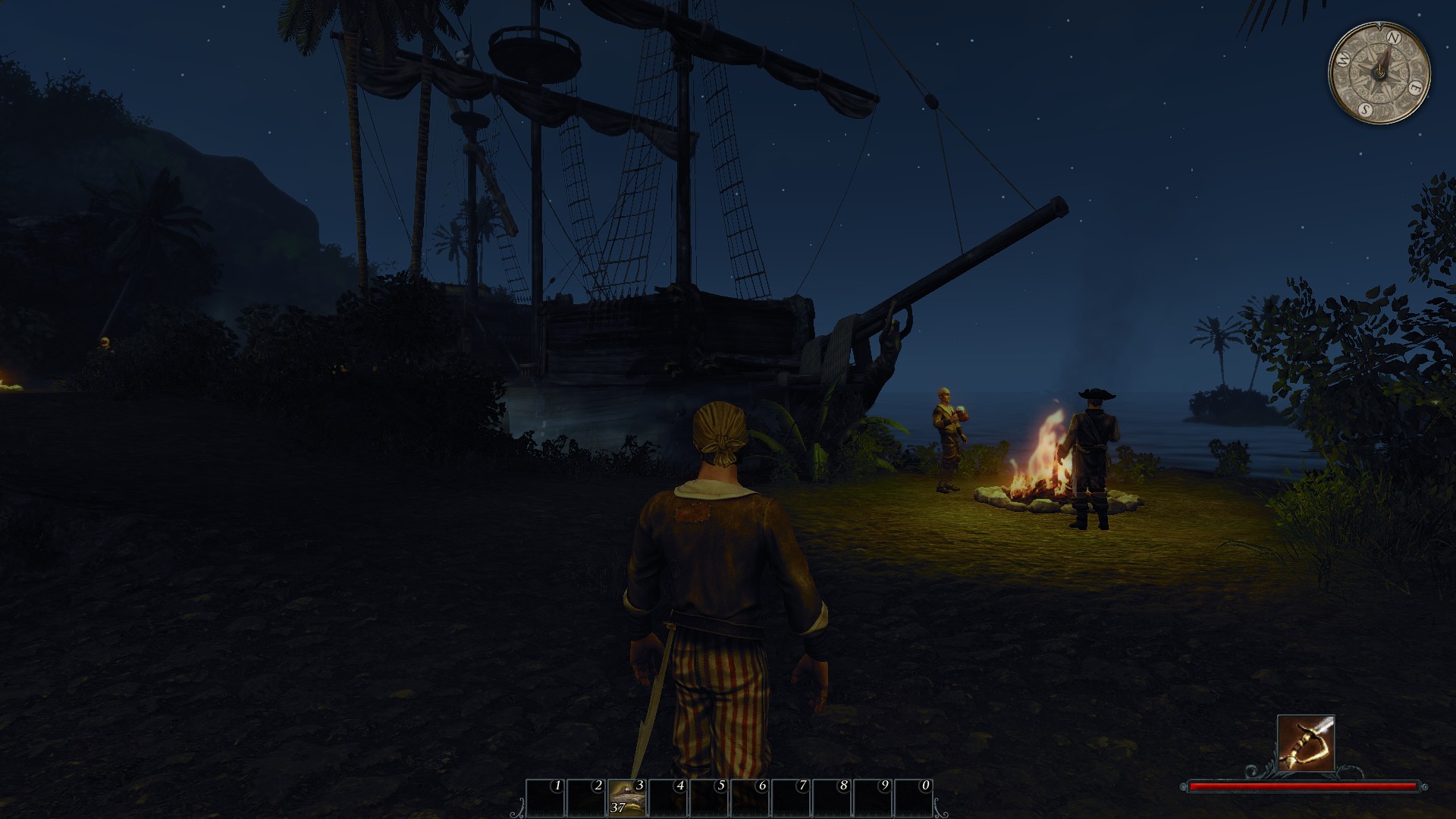The image size is (1456, 819).
Task: Select empty hotbar slot number 8
Action: pos(832,797)
